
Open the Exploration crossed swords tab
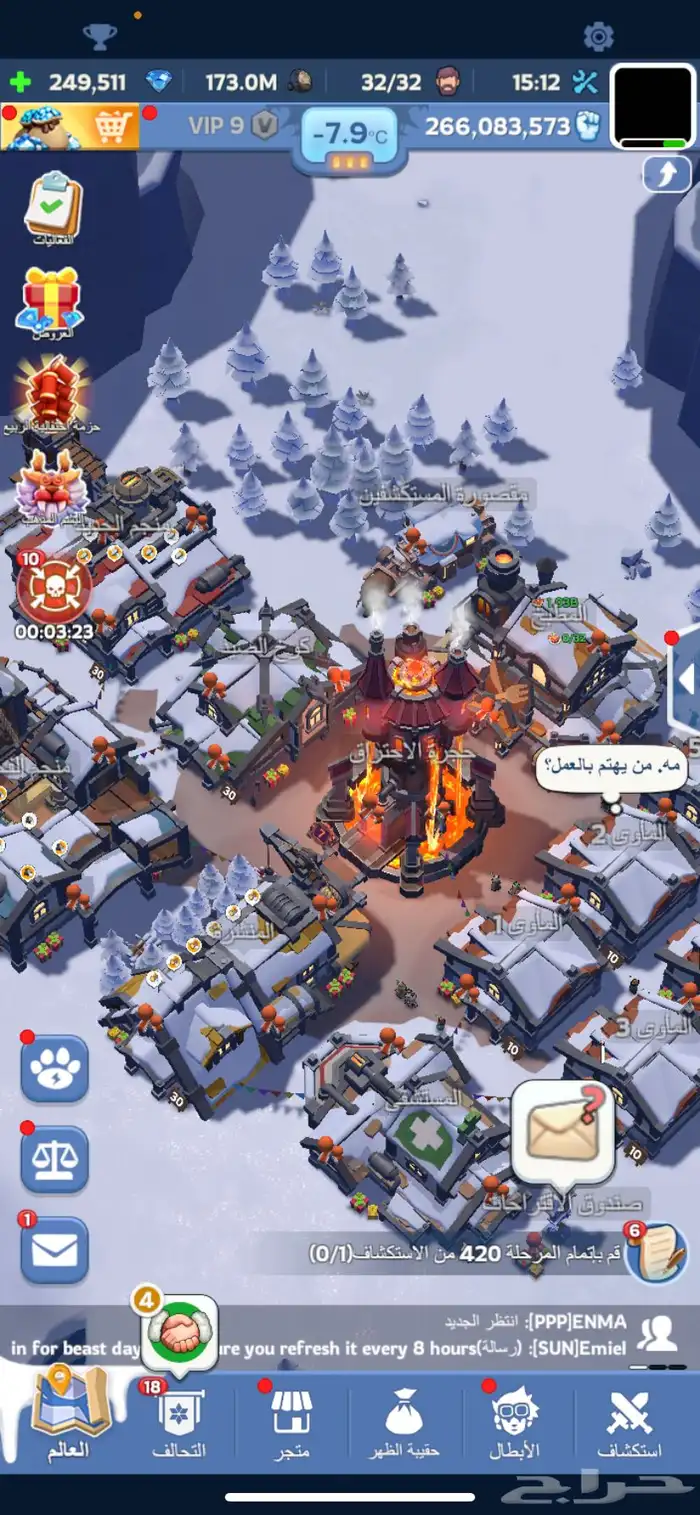(x=629, y=1420)
